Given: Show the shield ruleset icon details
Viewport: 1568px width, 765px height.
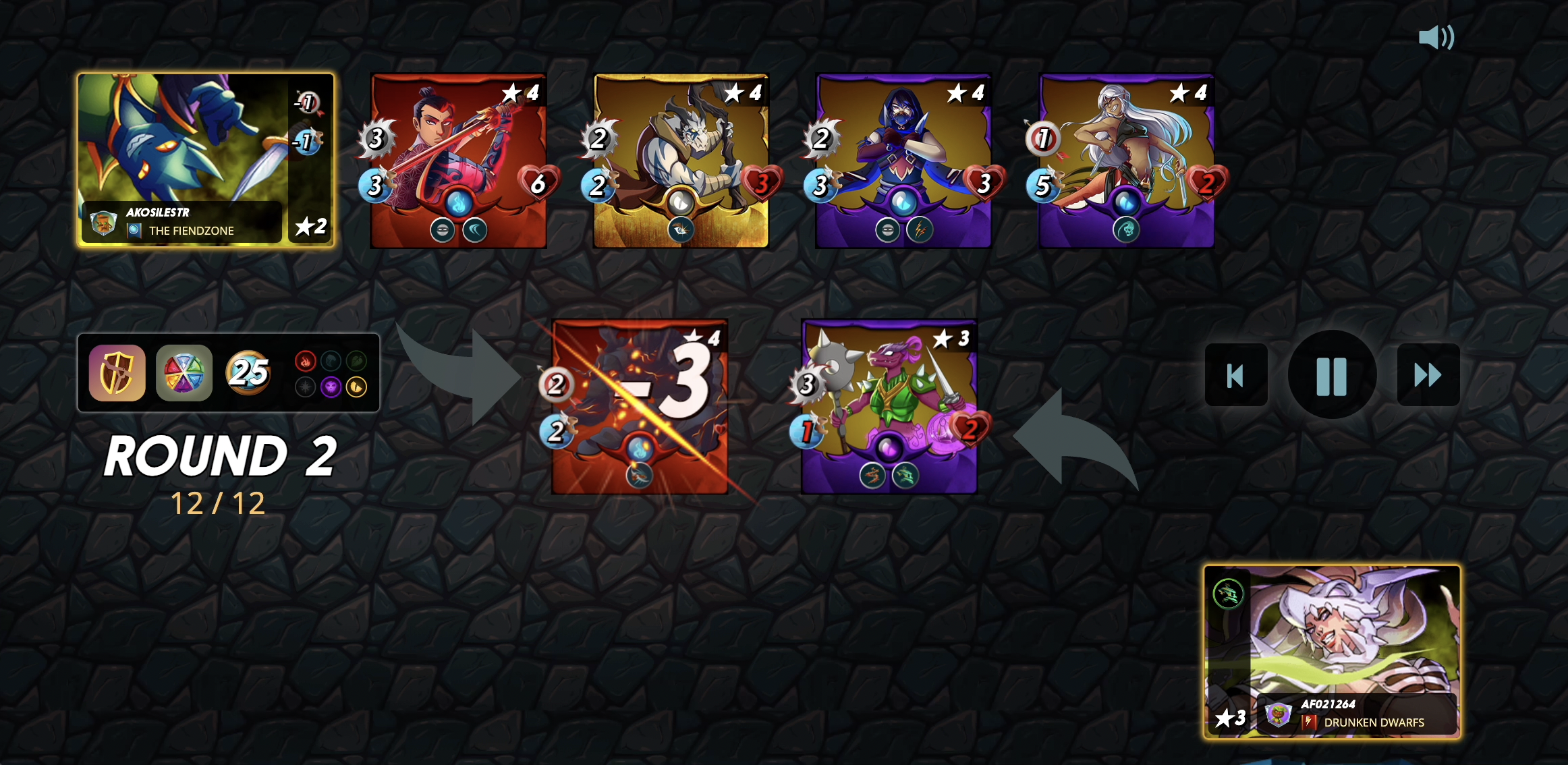Looking at the screenshot, I should click(x=117, y=373).
